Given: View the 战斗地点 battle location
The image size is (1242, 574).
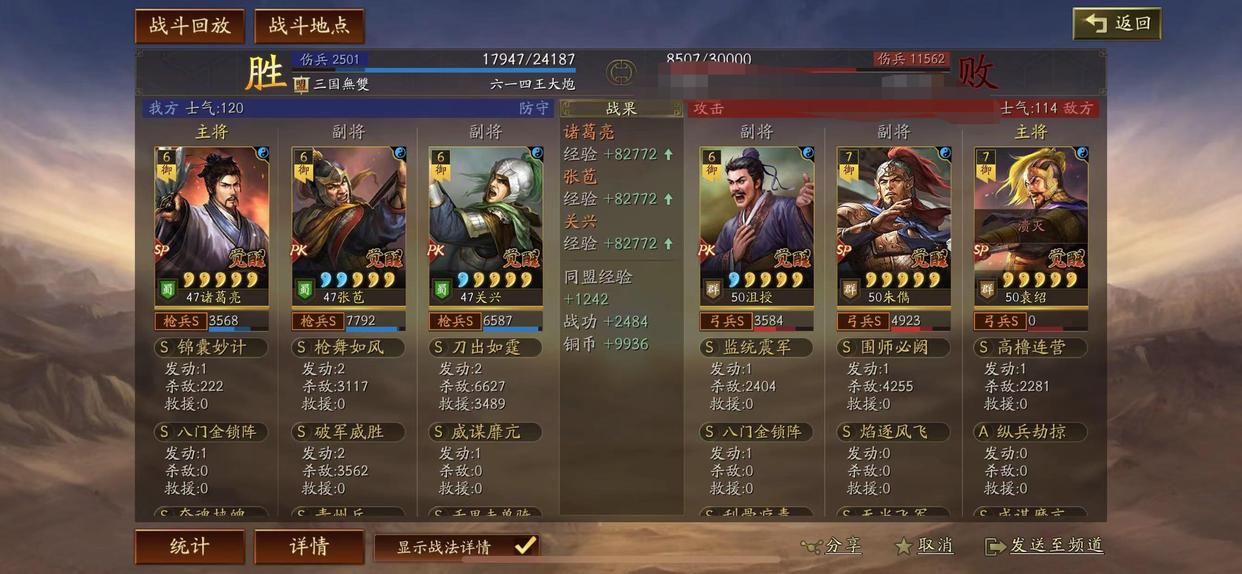Looking at the screenshot, I should click(x=309, y=26).
